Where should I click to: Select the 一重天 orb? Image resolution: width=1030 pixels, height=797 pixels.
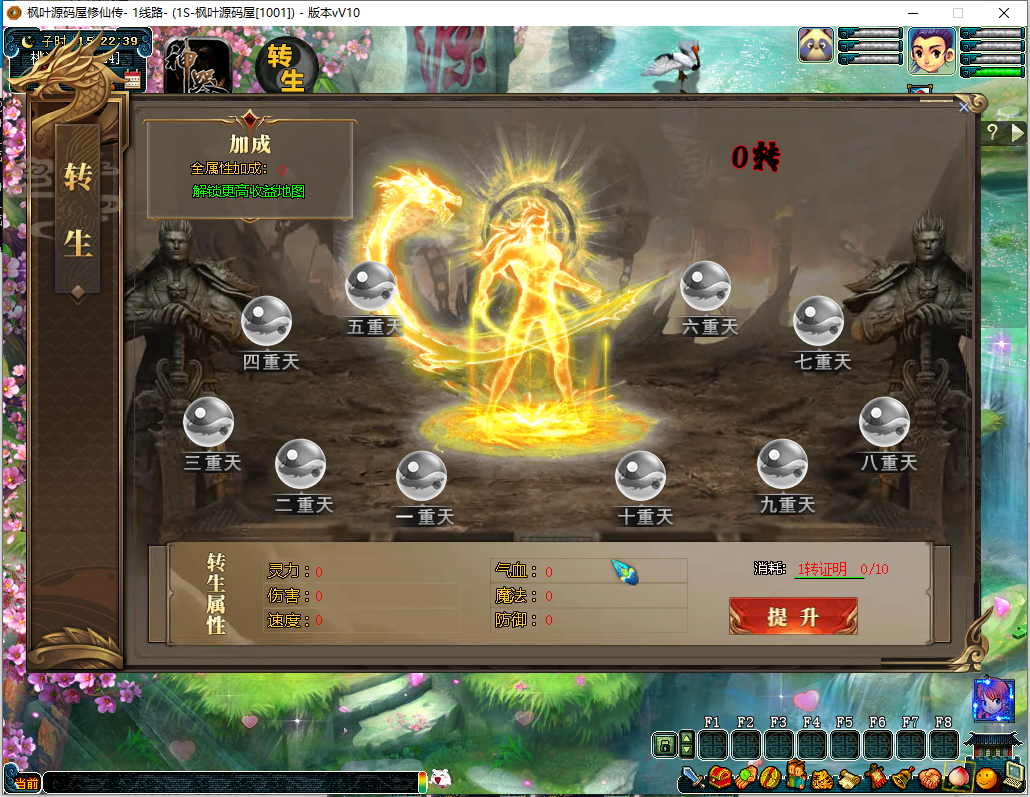[x=421, y=476]
